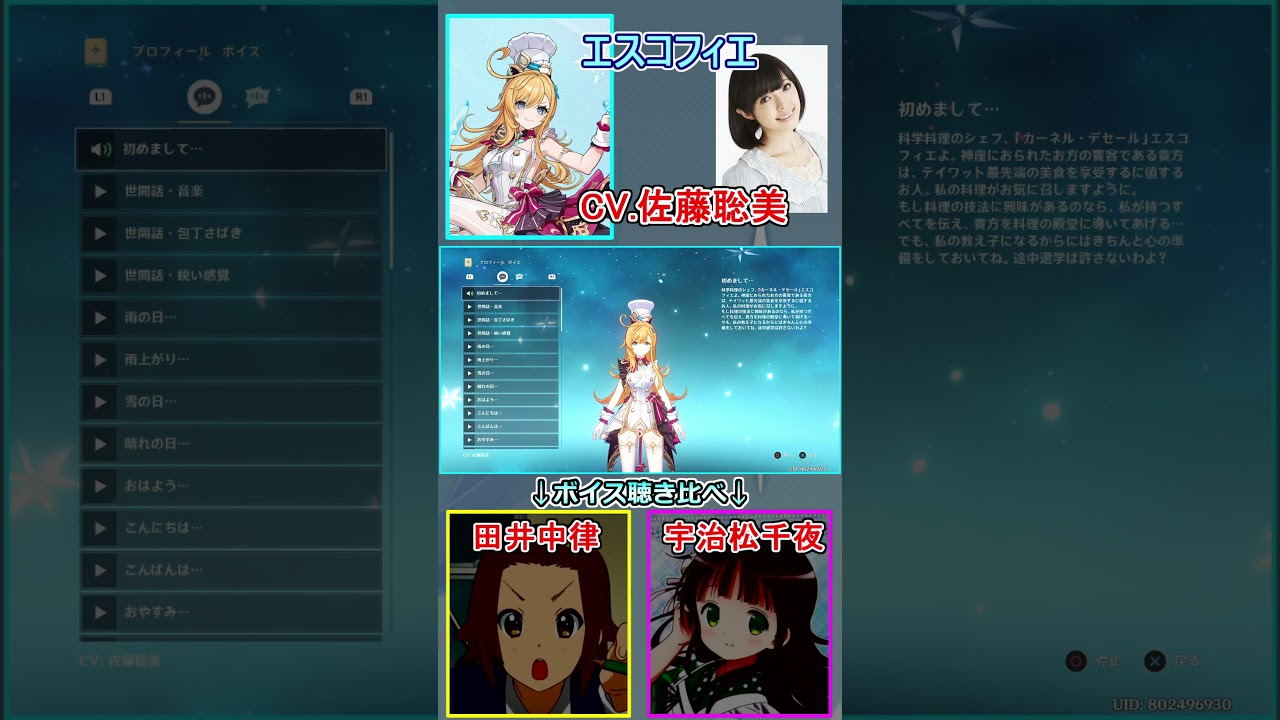Screen dimensions: 1280x720
Task: Switch to the speech bubble voice tab
Action: 204,97
